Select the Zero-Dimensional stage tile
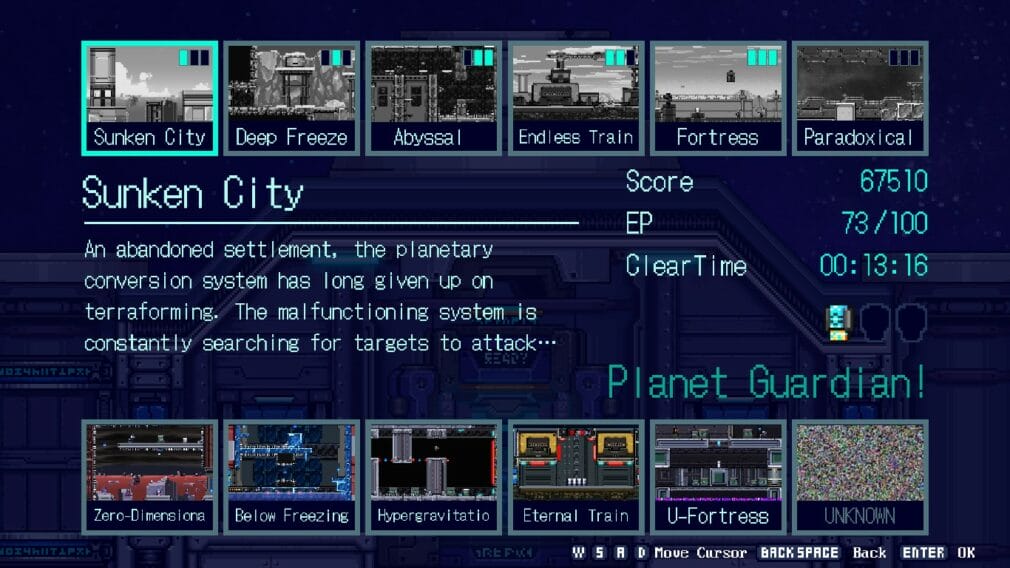The image size is (1010, 568). click(x=149, y=477)
